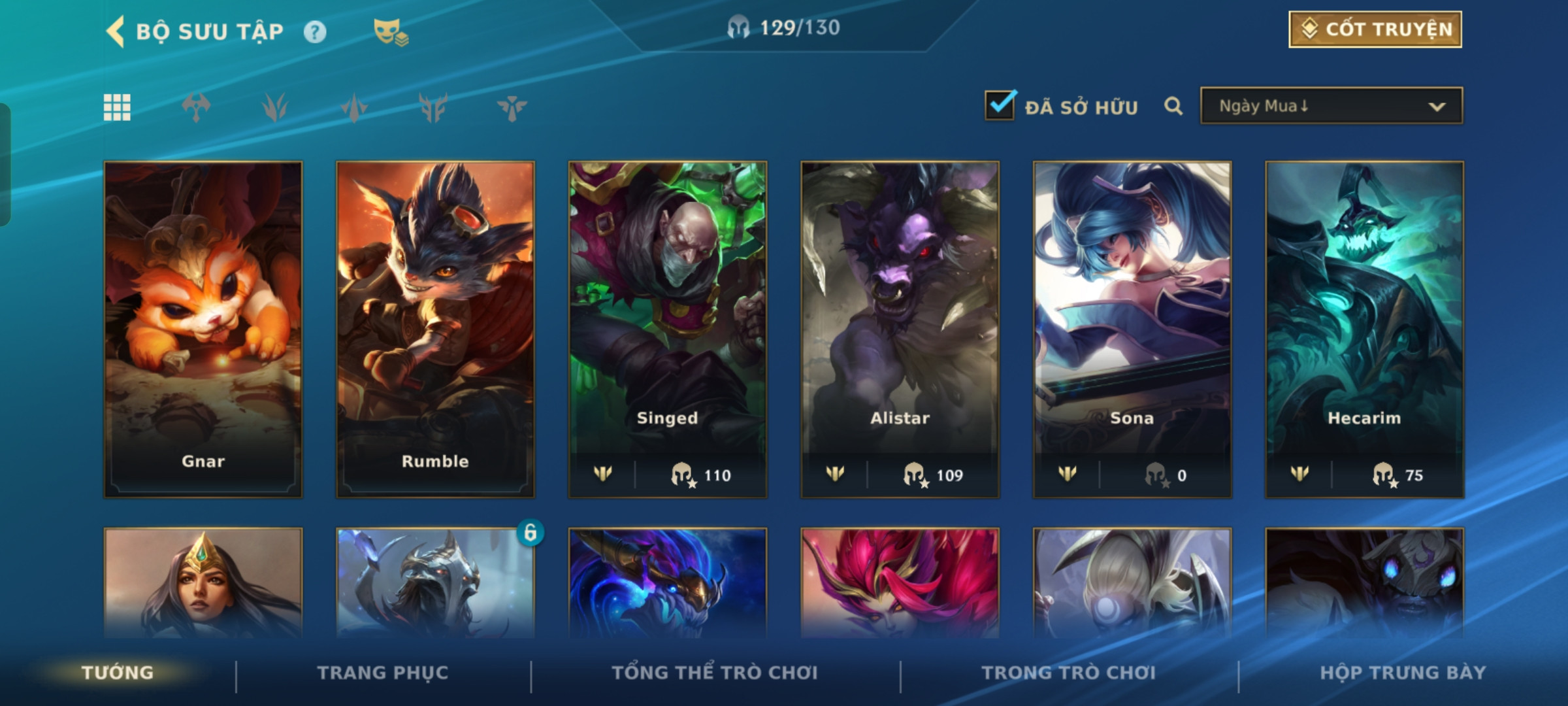Show the Hộp Trưng Bày tab
This screenshot has width=1568, height=706.
point(1403,673)
